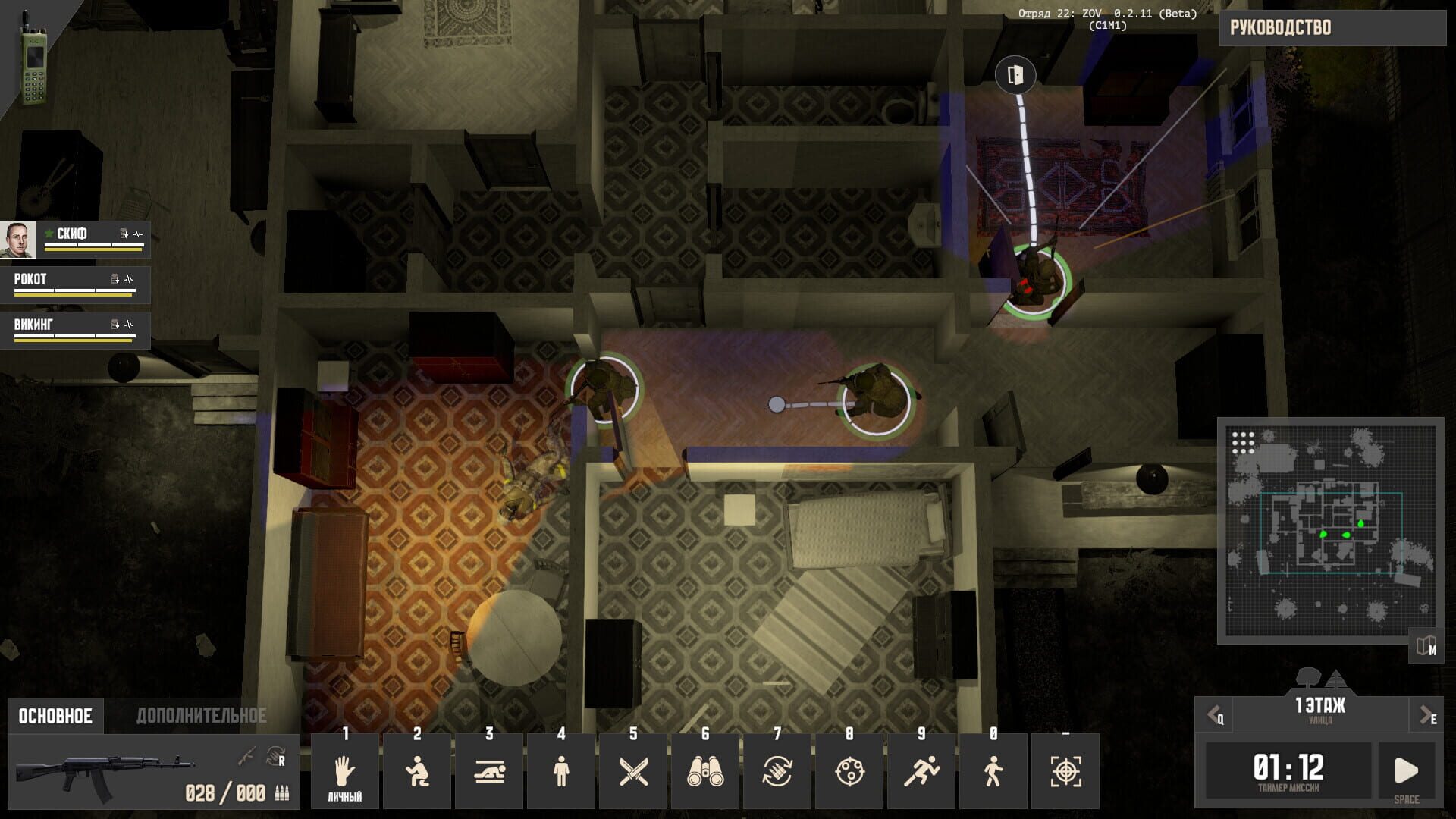Select the walk movement icon
This screenshot has height=819, width=1456.
click(x=993, y=770)
